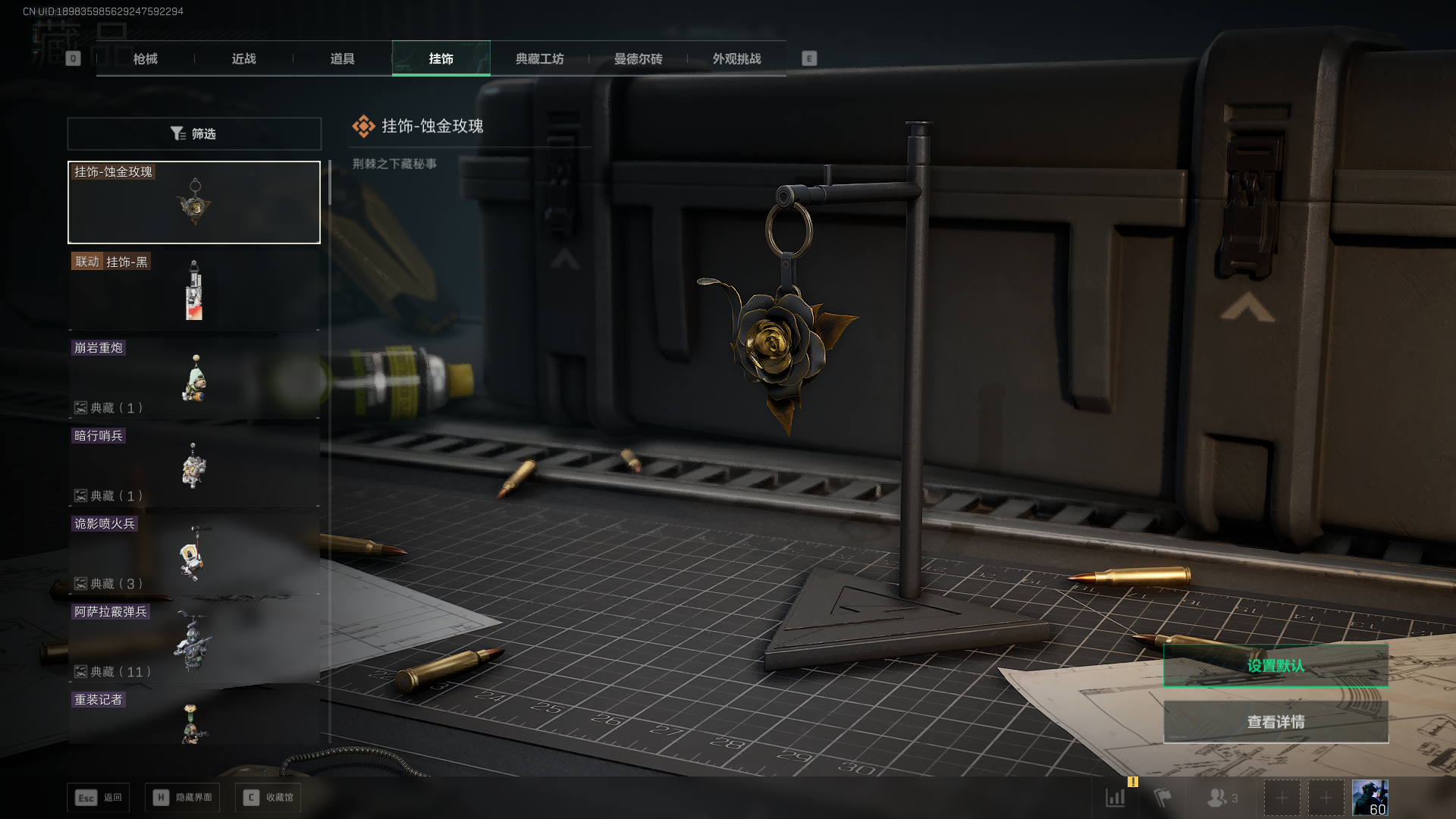Pick the 重装记者 charm
This screenshot has height=819, width=1456.
194,717
